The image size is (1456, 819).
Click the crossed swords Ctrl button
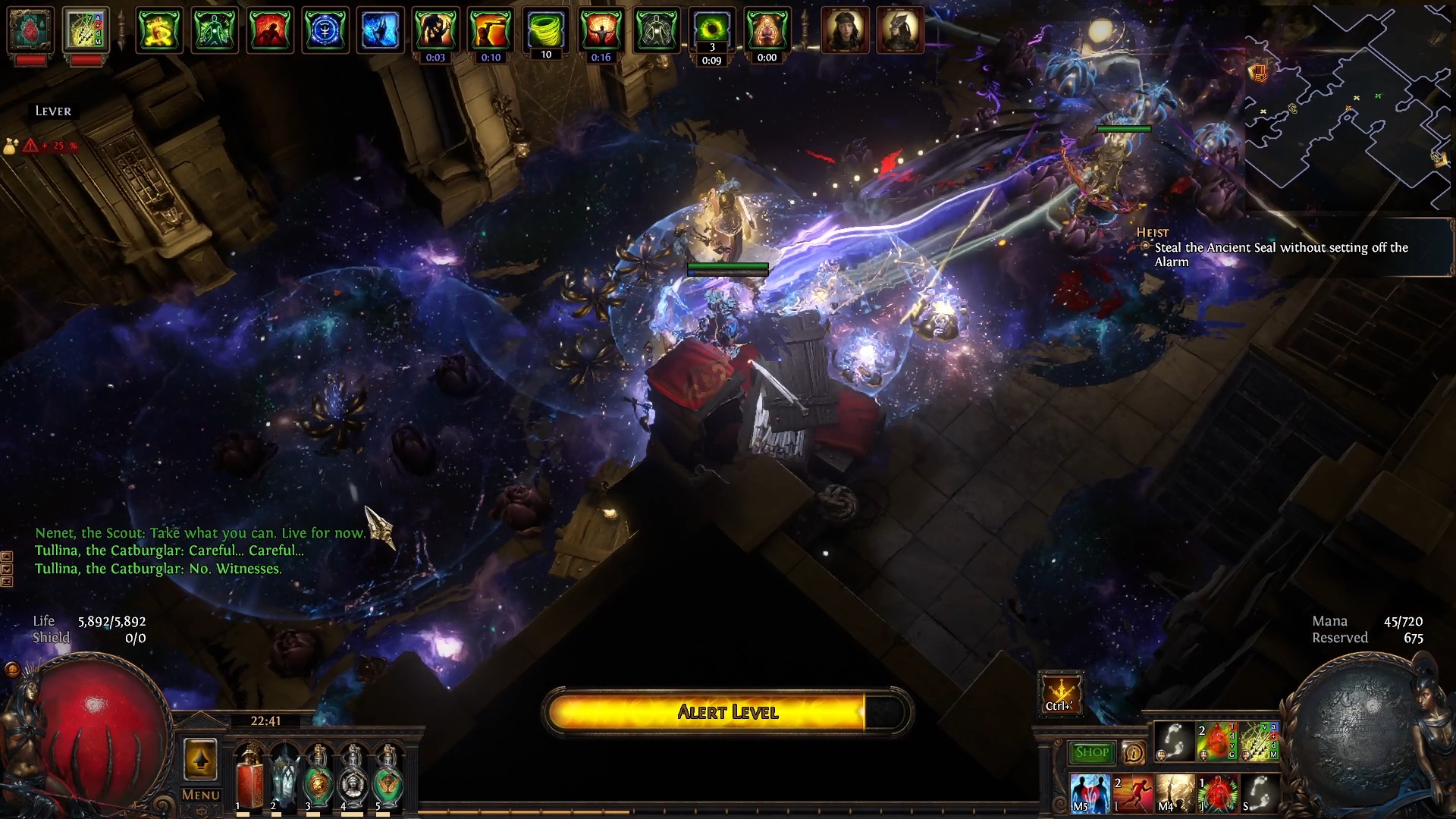tap(1060, 693)
